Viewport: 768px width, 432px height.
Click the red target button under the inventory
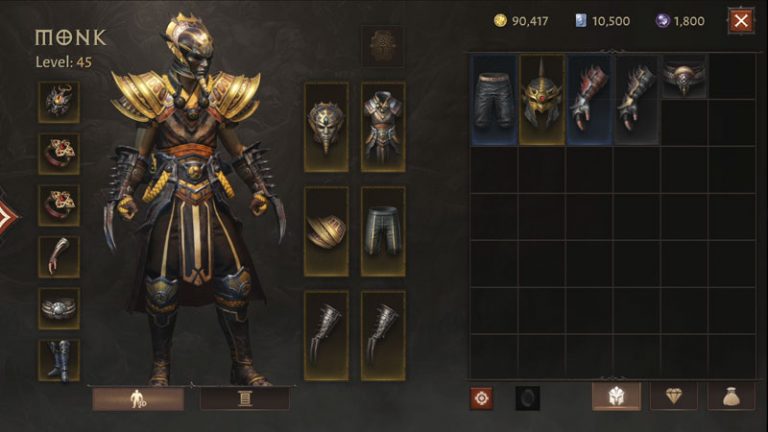click(x=482, y=398)
